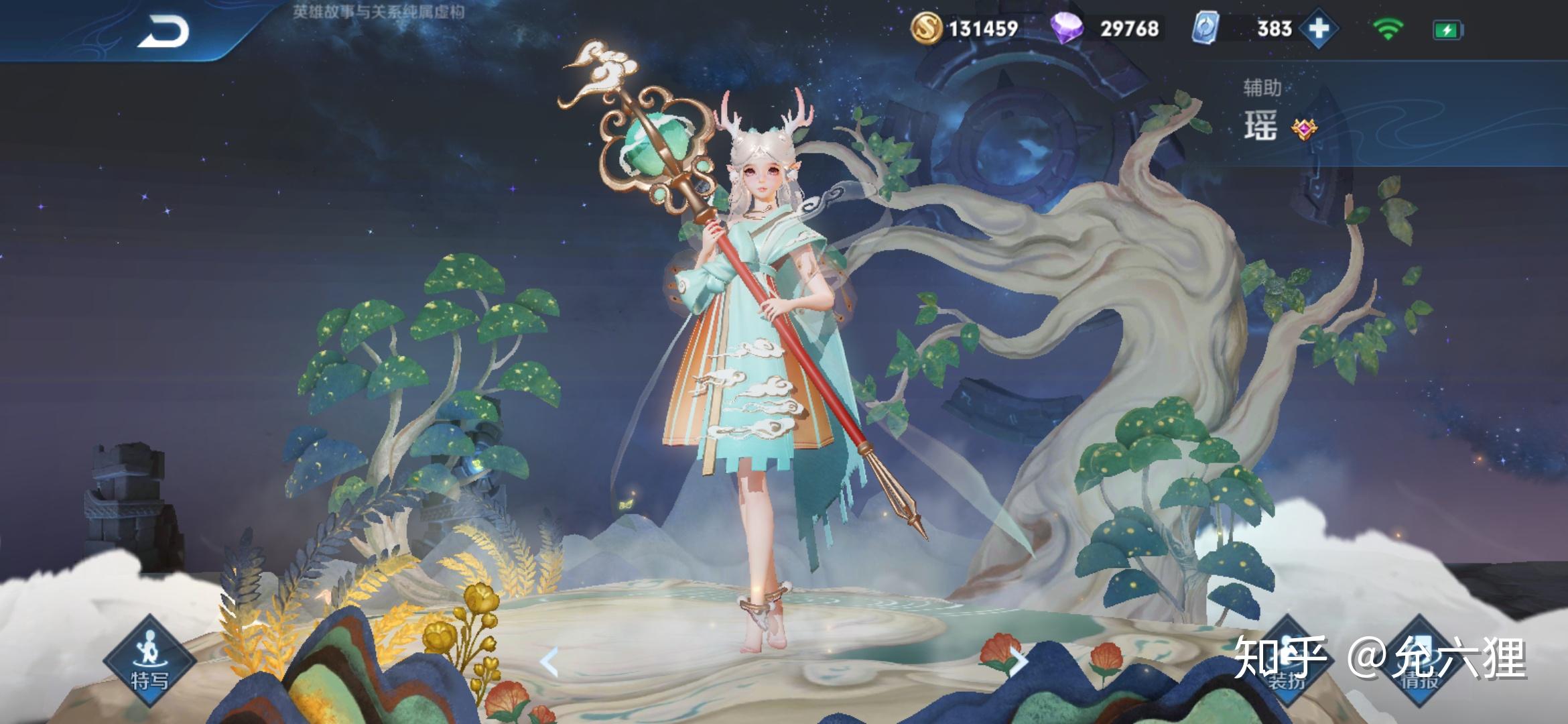Image resolution: width=1568 pixels, height=724 pixels.
Task: Tap the badge icon beside 瑶's name
Action: pos(1303,128)
